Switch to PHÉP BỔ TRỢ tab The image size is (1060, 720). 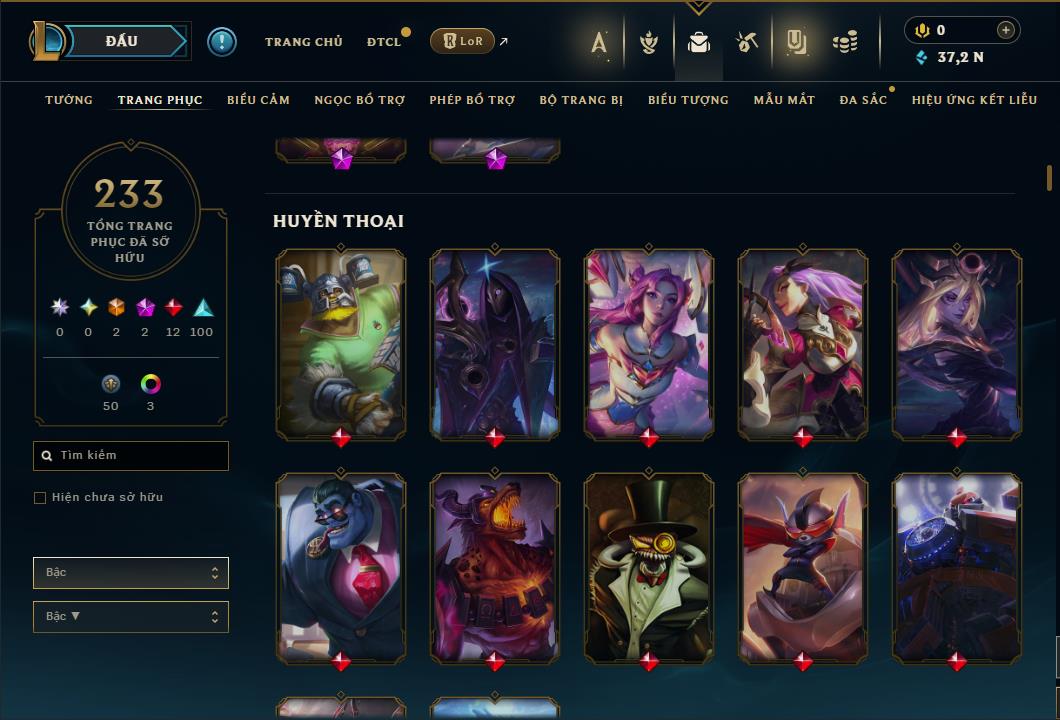pyautogui.click(x=472, y=100)
